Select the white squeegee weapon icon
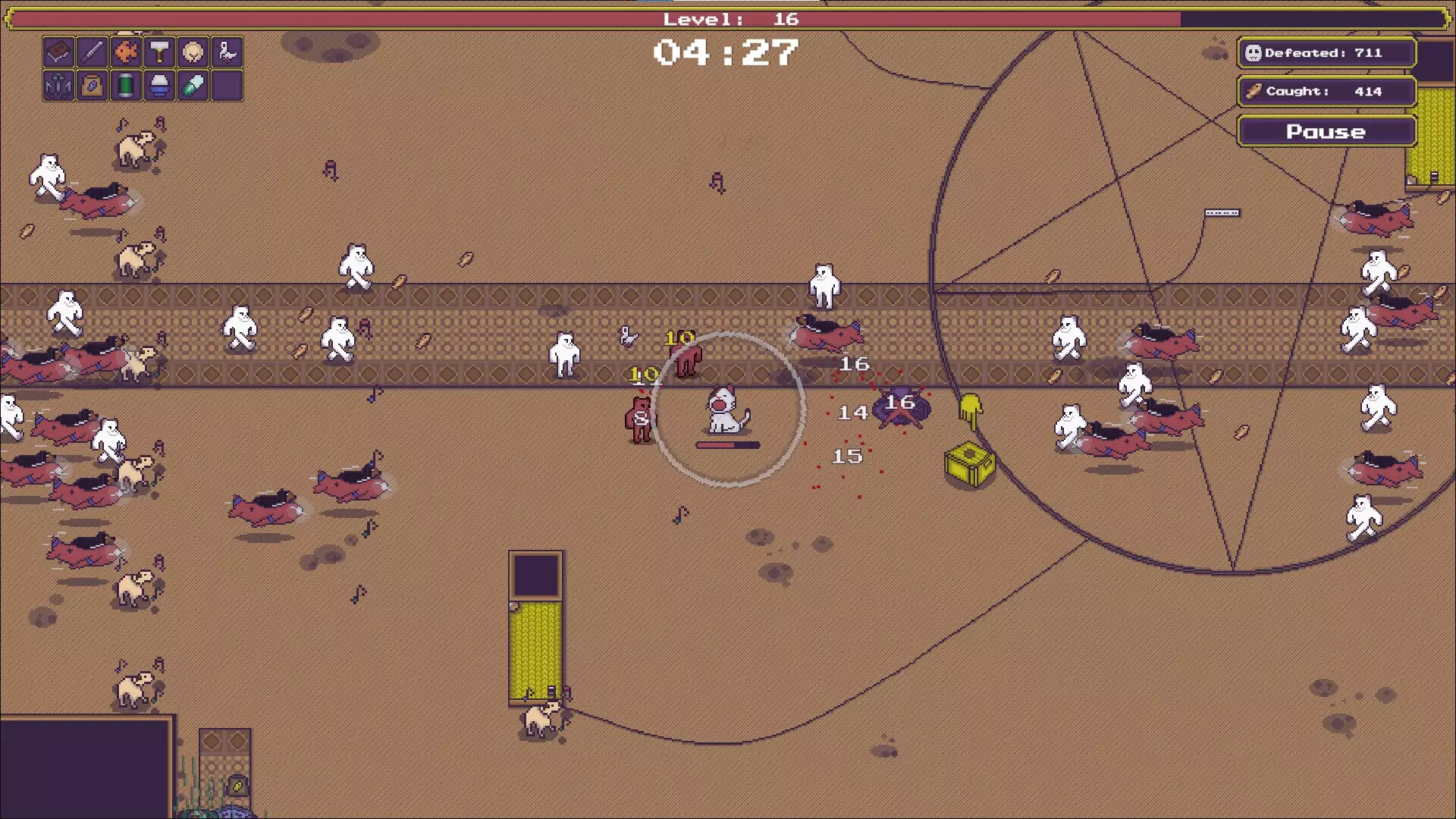The image size is (1456, 819). (159, 52)
